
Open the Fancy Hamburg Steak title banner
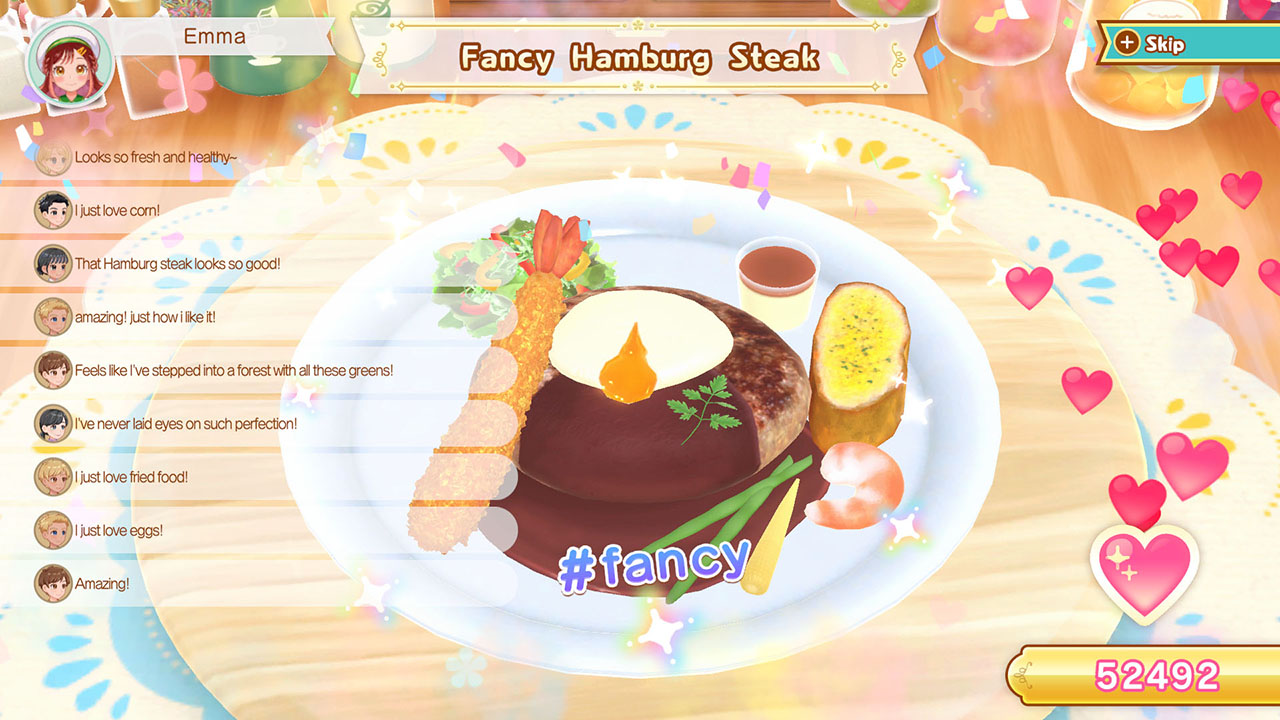click(x=638, y=58)
